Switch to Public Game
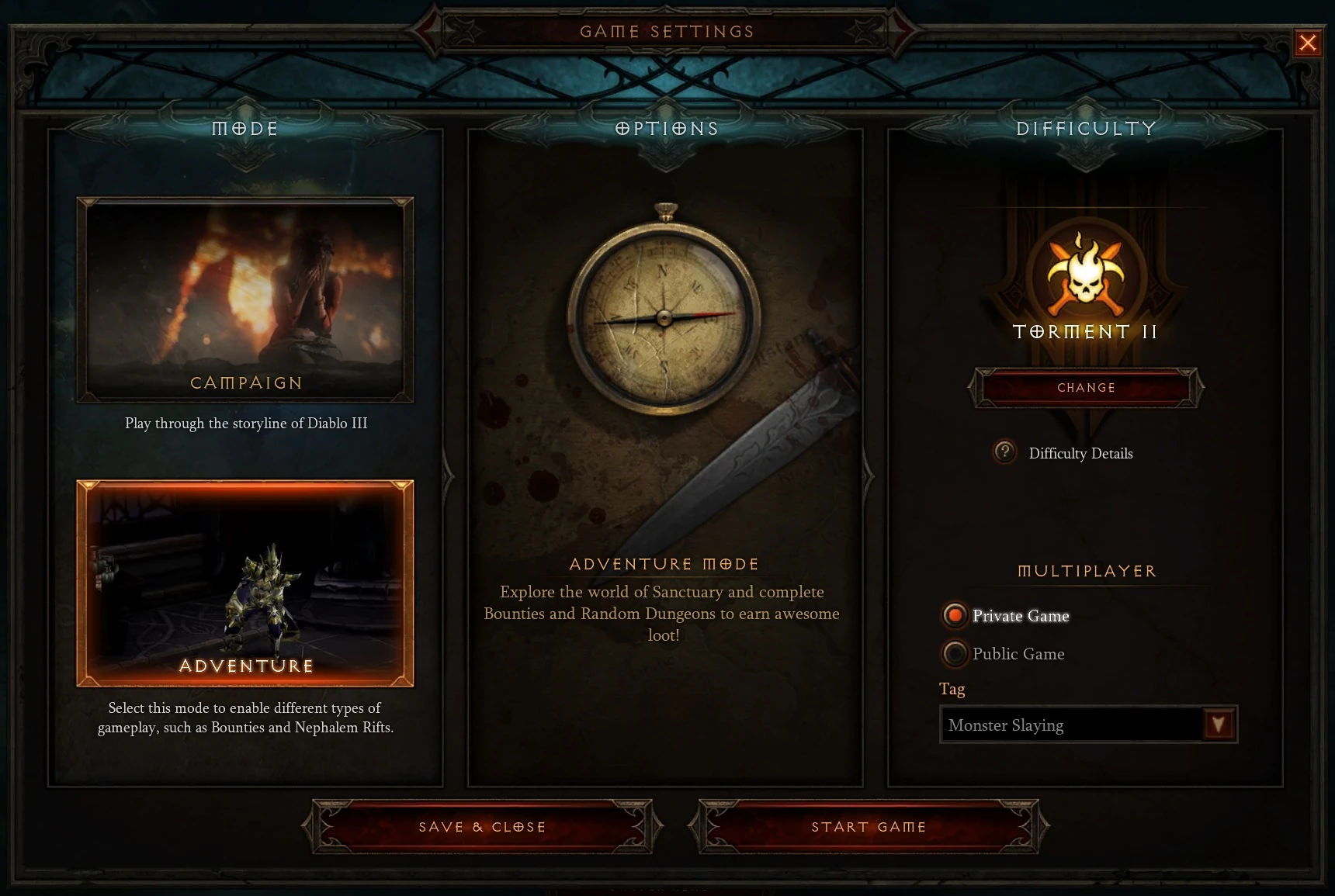Screen dimensions: 1335x896 coord(954,654)
